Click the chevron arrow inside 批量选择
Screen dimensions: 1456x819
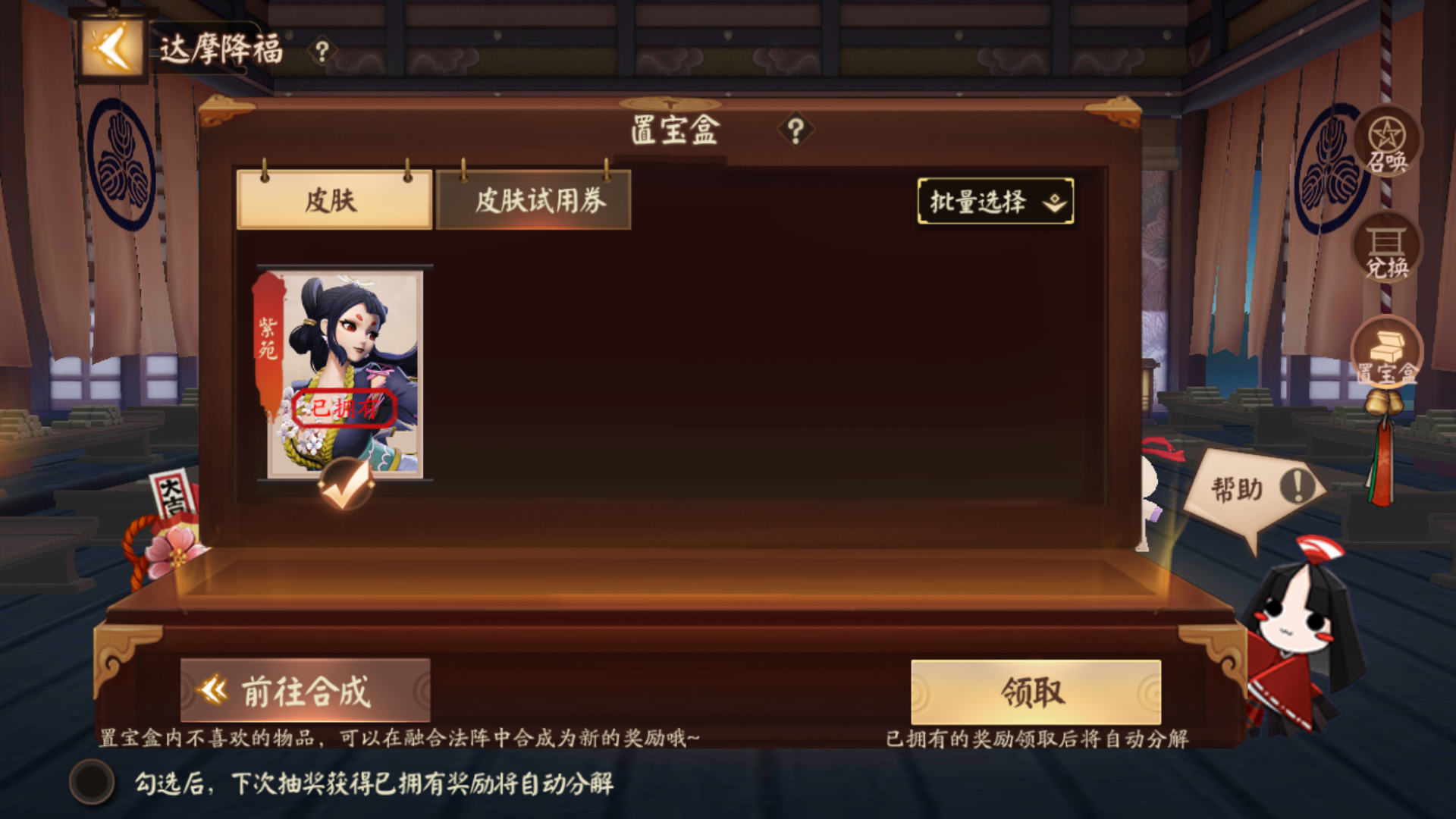[x=1053, y=203]
